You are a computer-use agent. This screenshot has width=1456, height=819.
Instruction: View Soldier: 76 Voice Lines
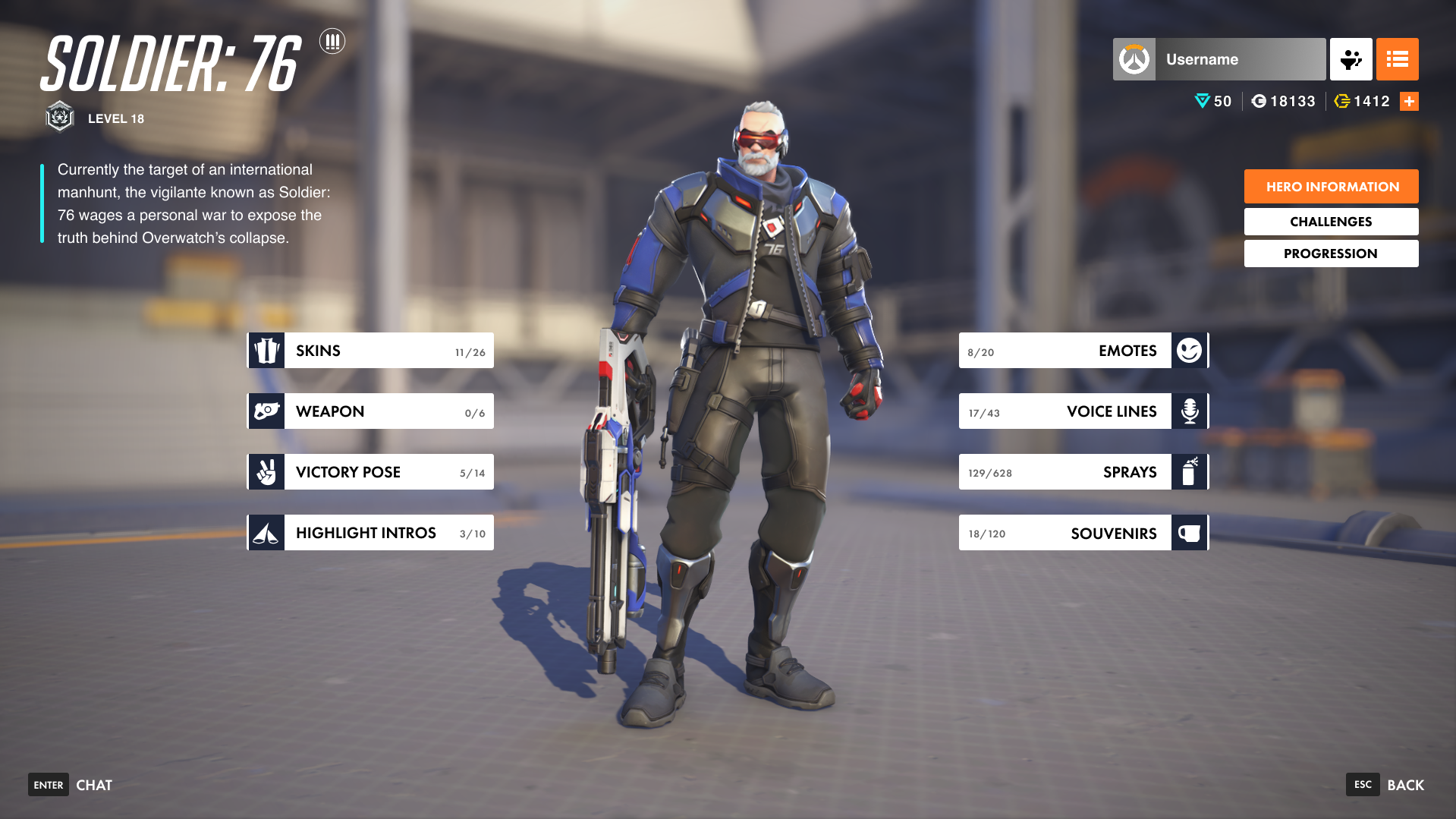point(1083,411)
